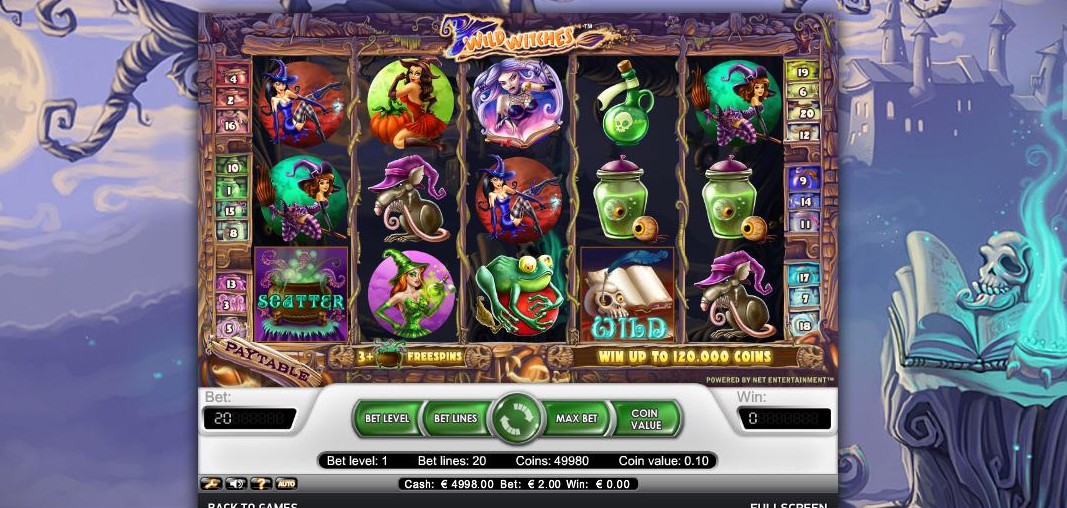1067x508 pixels.
Task: Select payline number 12 marker
Action: click(x=802, y=132)
